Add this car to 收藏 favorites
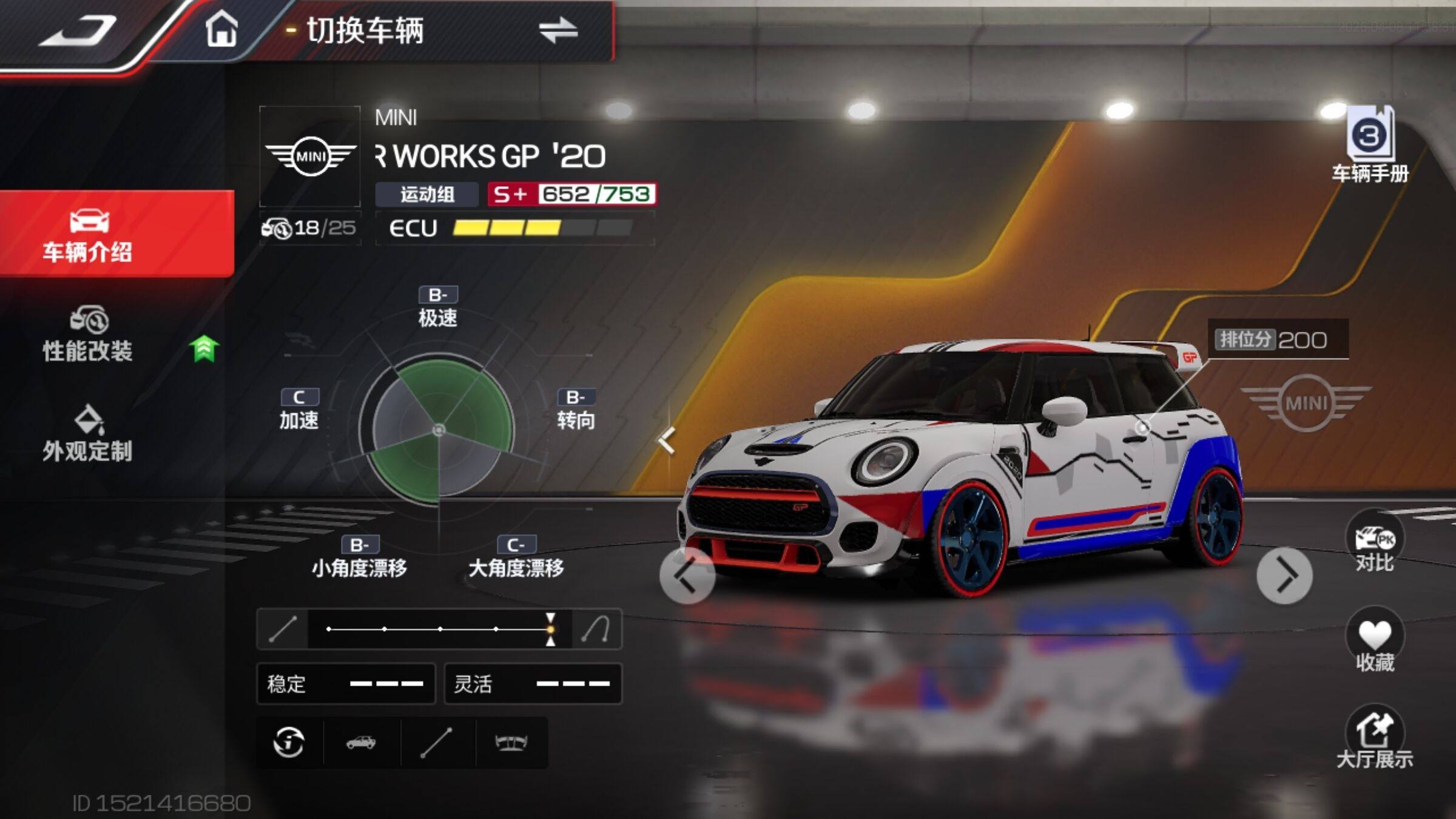The width and height of the screenshot is (1456, 819). [x=1374, y=643]
